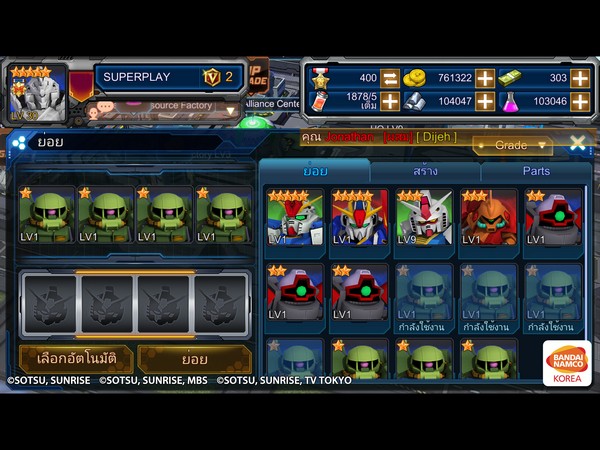Viewport: 600px width, 450px height.
Task: Switch to the สร้าง tab
Action: (425, 171)
